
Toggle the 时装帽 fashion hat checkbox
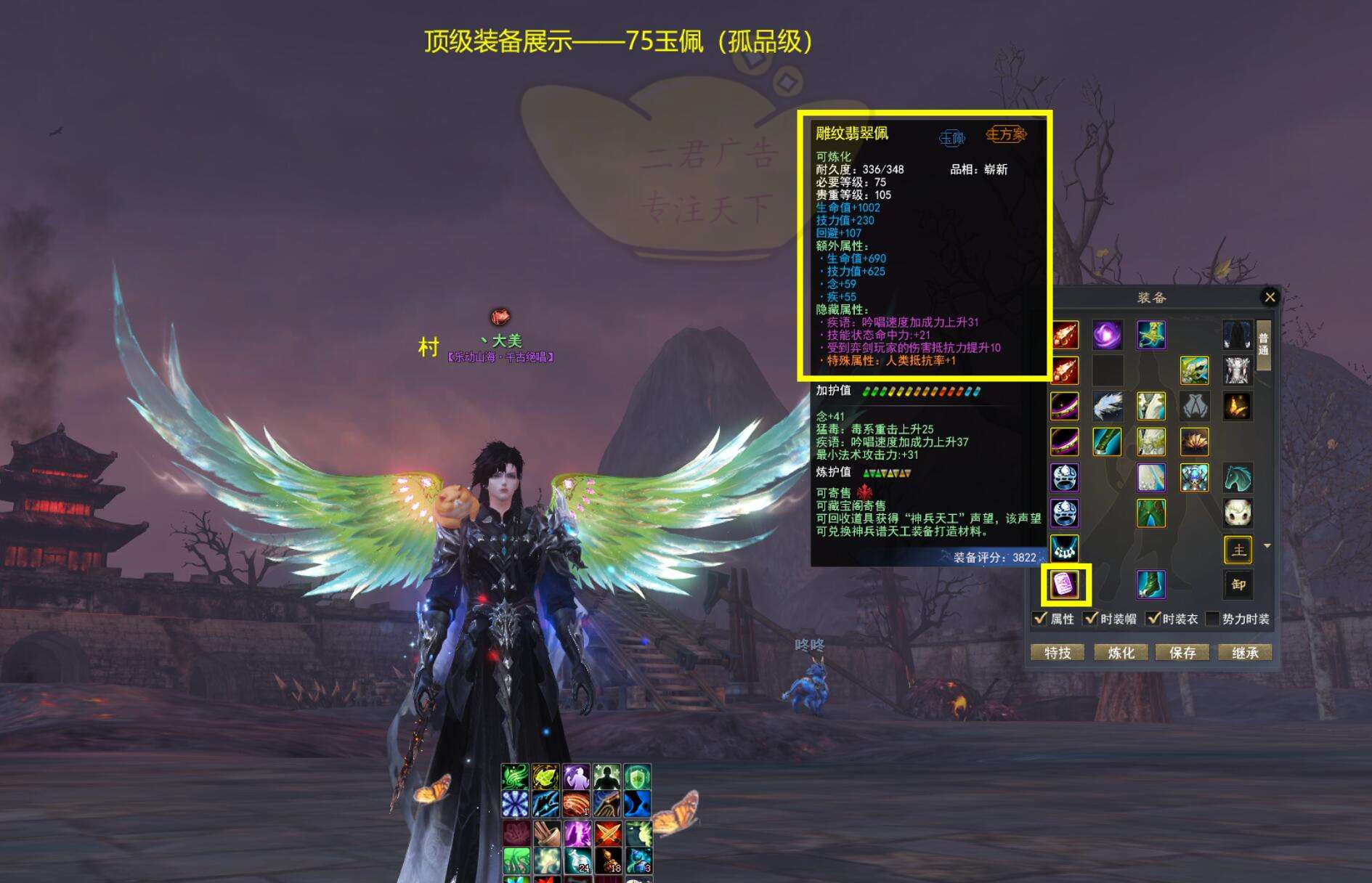[1090, 619]
